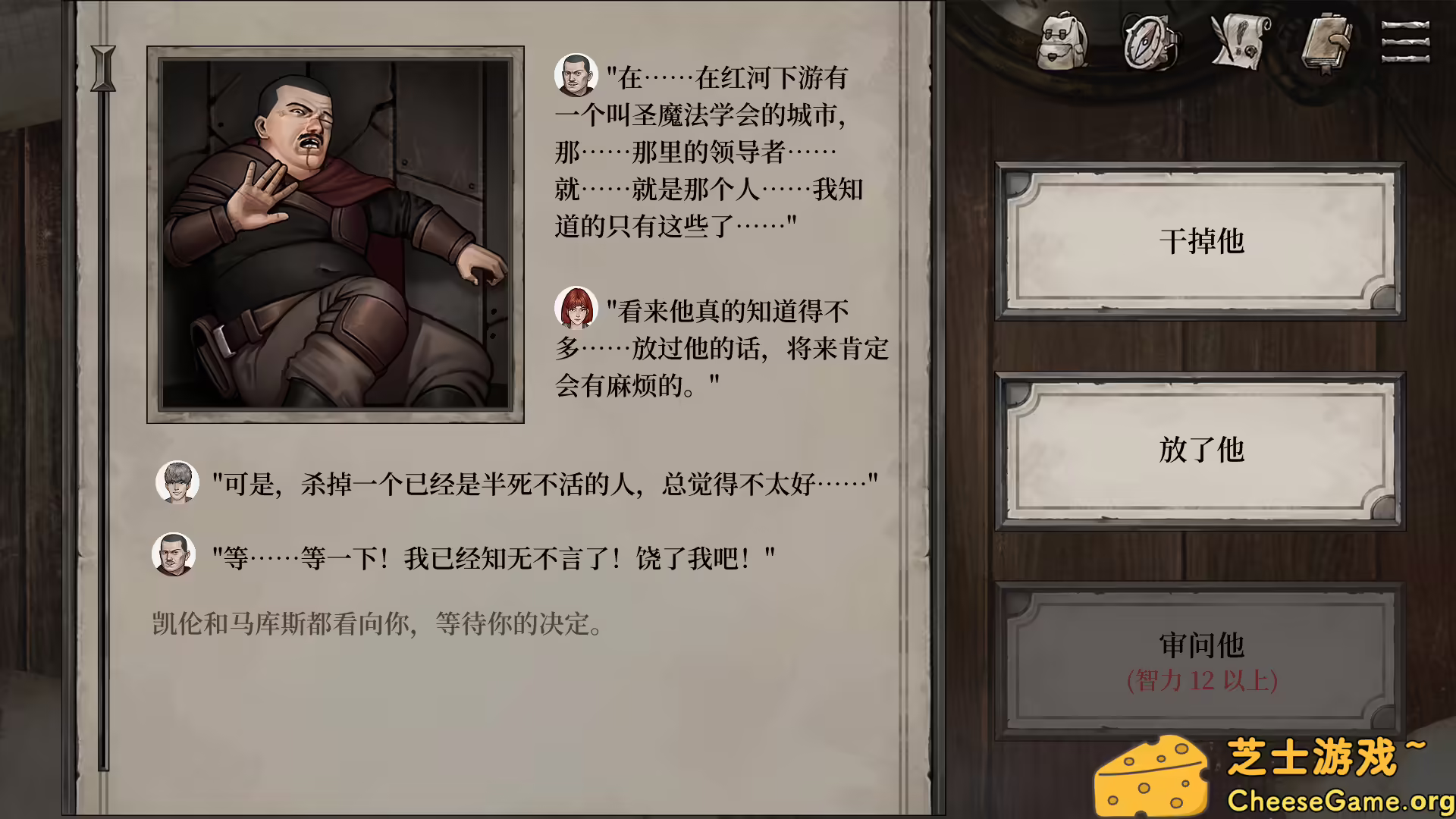Click the cheese wedge logo icon
Screen dimensions: 1456x819
pos(1151,773)
